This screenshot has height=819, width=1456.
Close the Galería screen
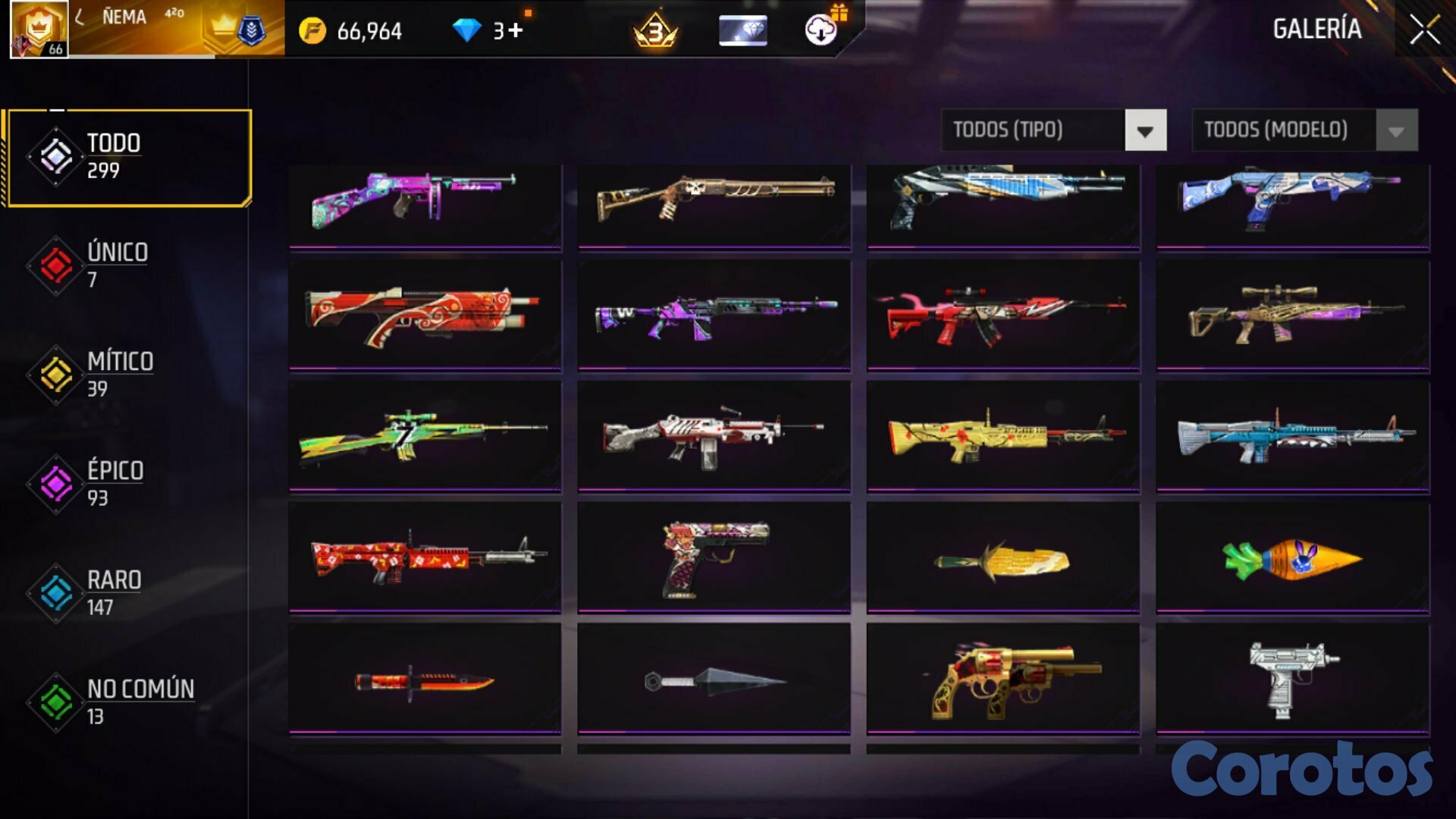coord(1424,30)
